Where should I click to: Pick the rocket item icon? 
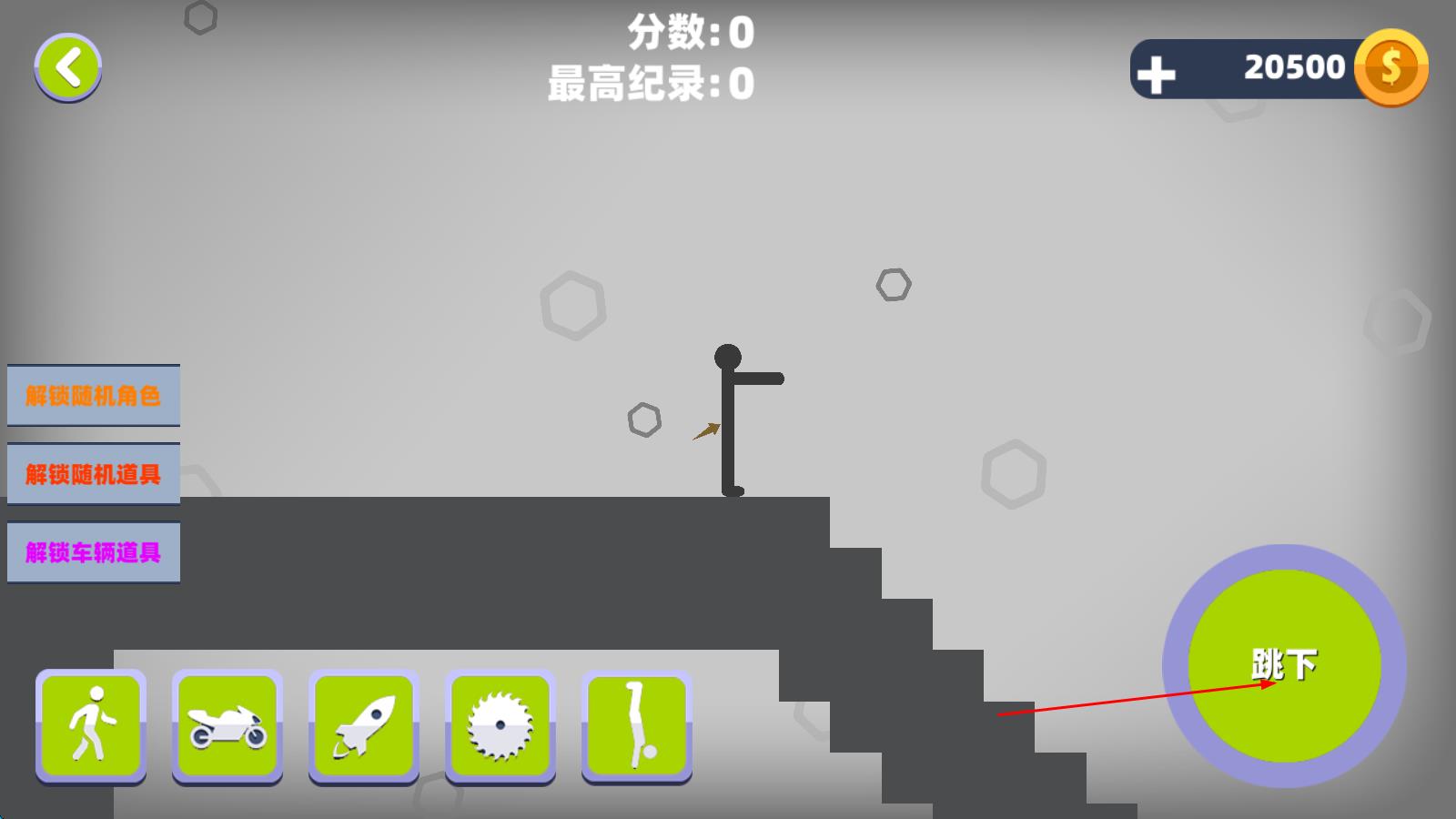(x=364, y=725)
